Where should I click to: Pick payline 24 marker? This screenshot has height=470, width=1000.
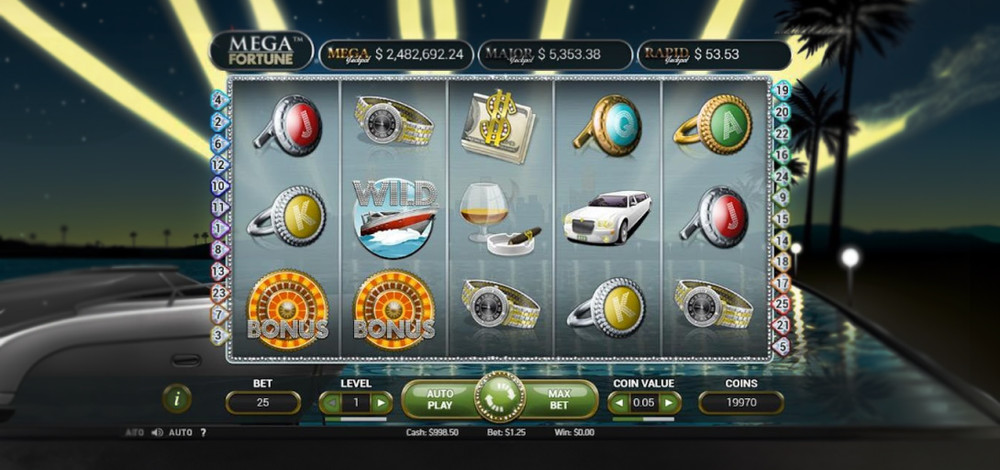pyautogui.click(x=783, y=176)
